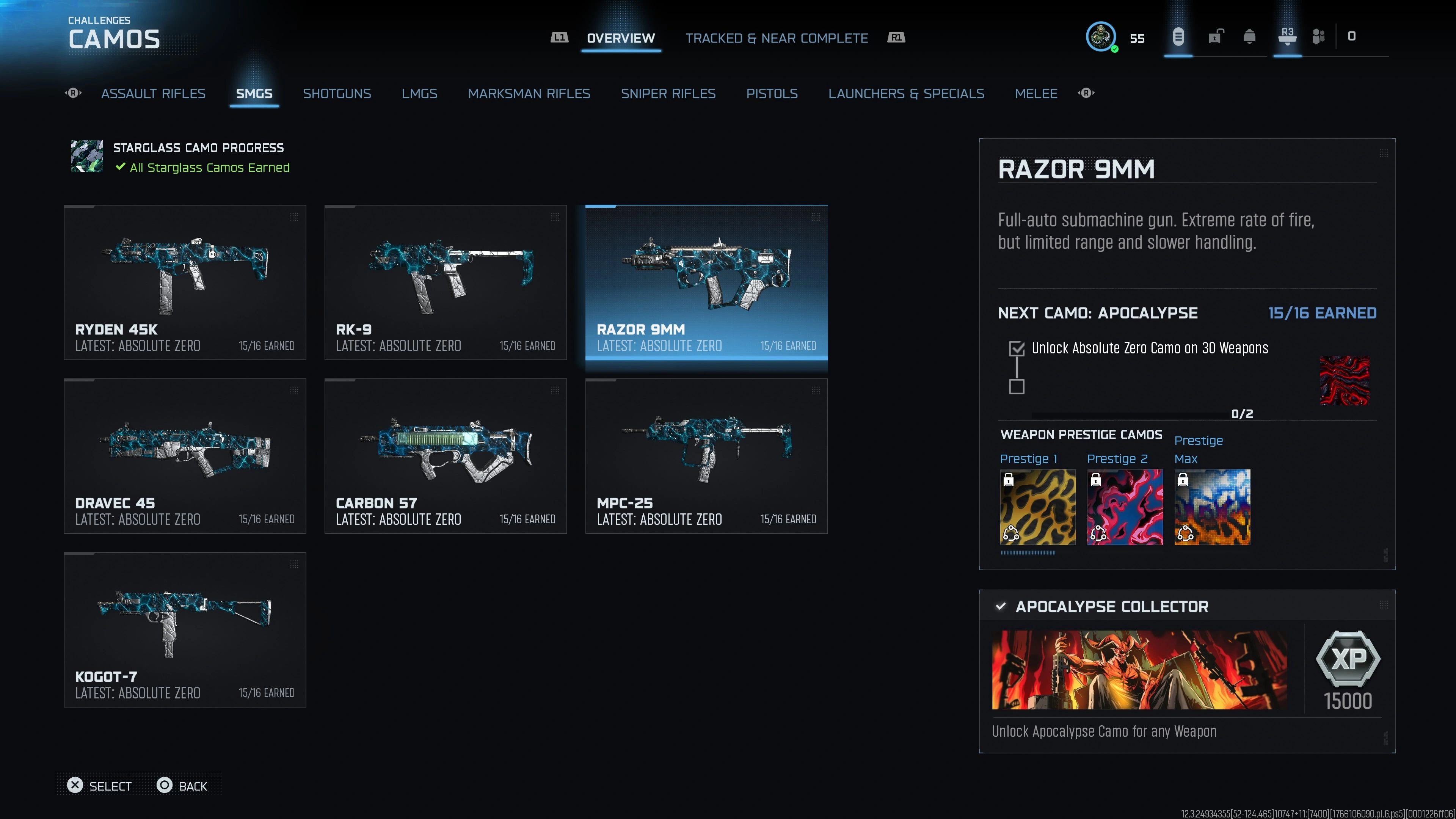
Task: Open the party/friends hexagon icon
Action: [x=1319, y=37]
